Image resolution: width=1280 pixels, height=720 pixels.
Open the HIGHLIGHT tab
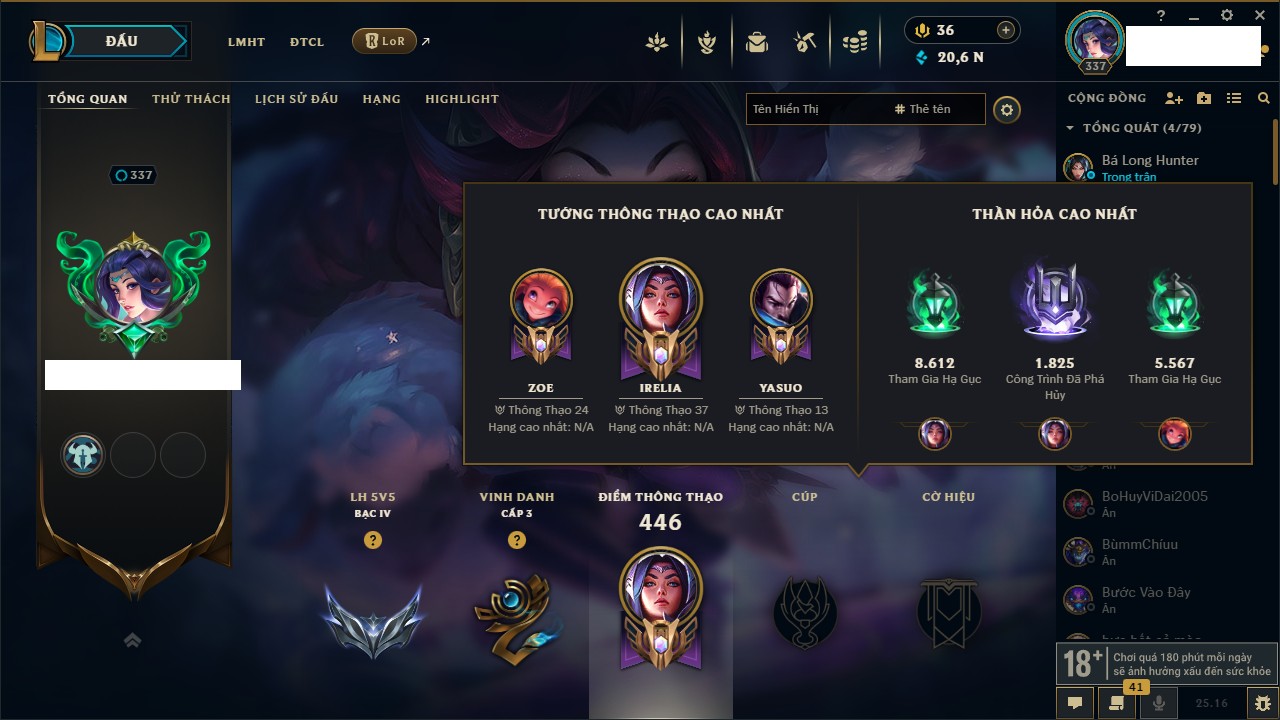click(x=461, y=99)
